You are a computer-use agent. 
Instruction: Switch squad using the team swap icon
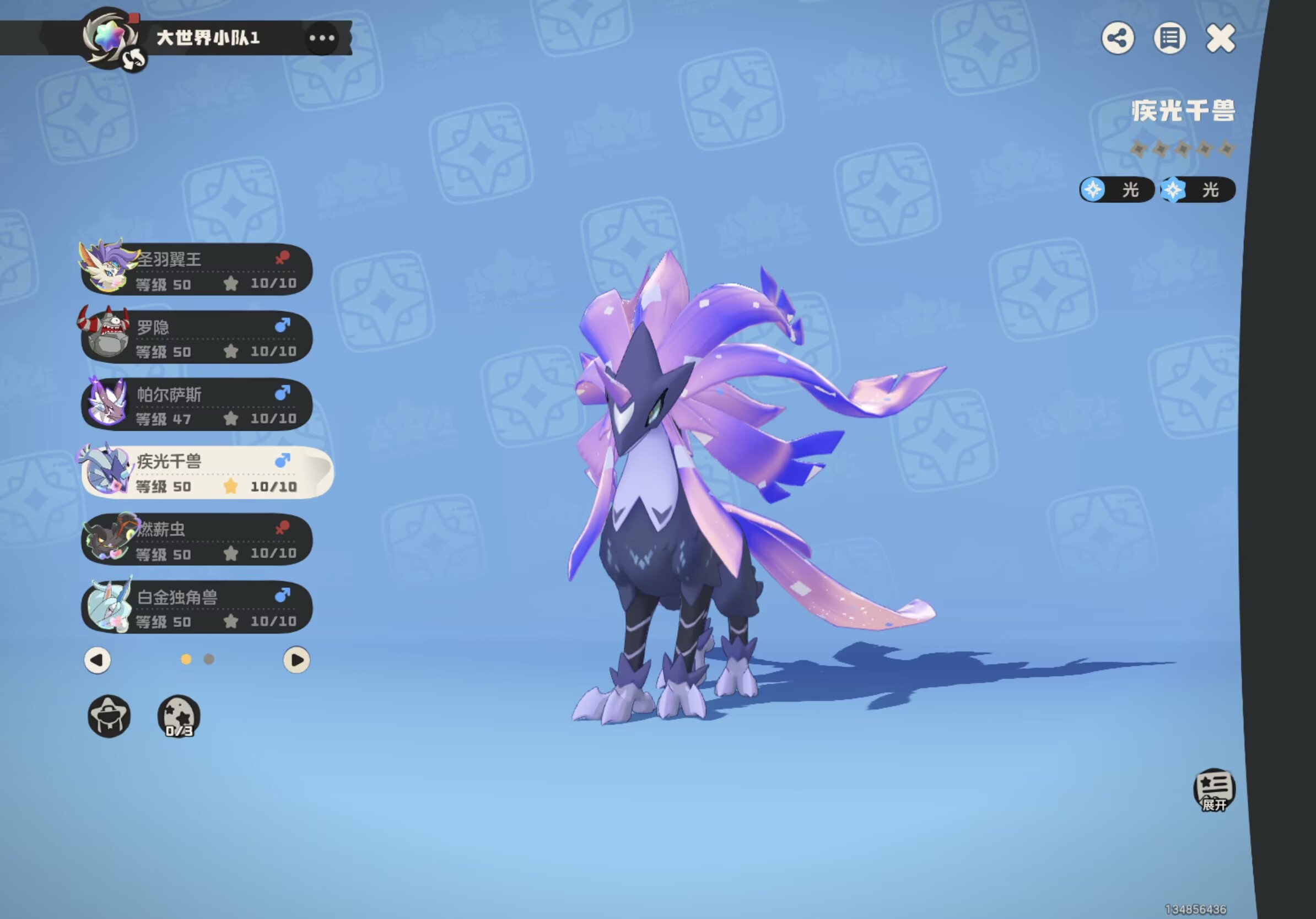click(134, 58)
